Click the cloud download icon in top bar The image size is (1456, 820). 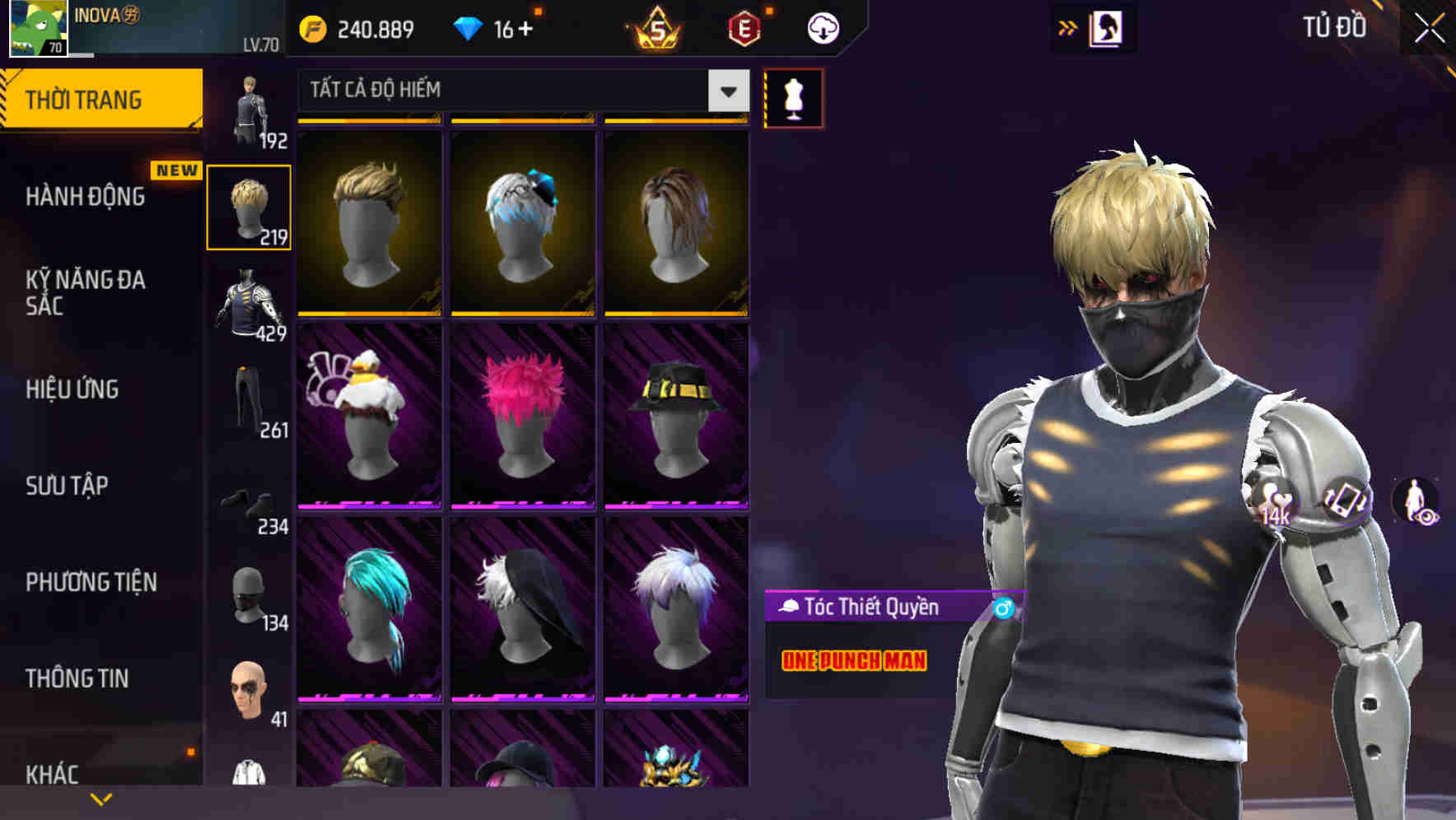(823, 27)
